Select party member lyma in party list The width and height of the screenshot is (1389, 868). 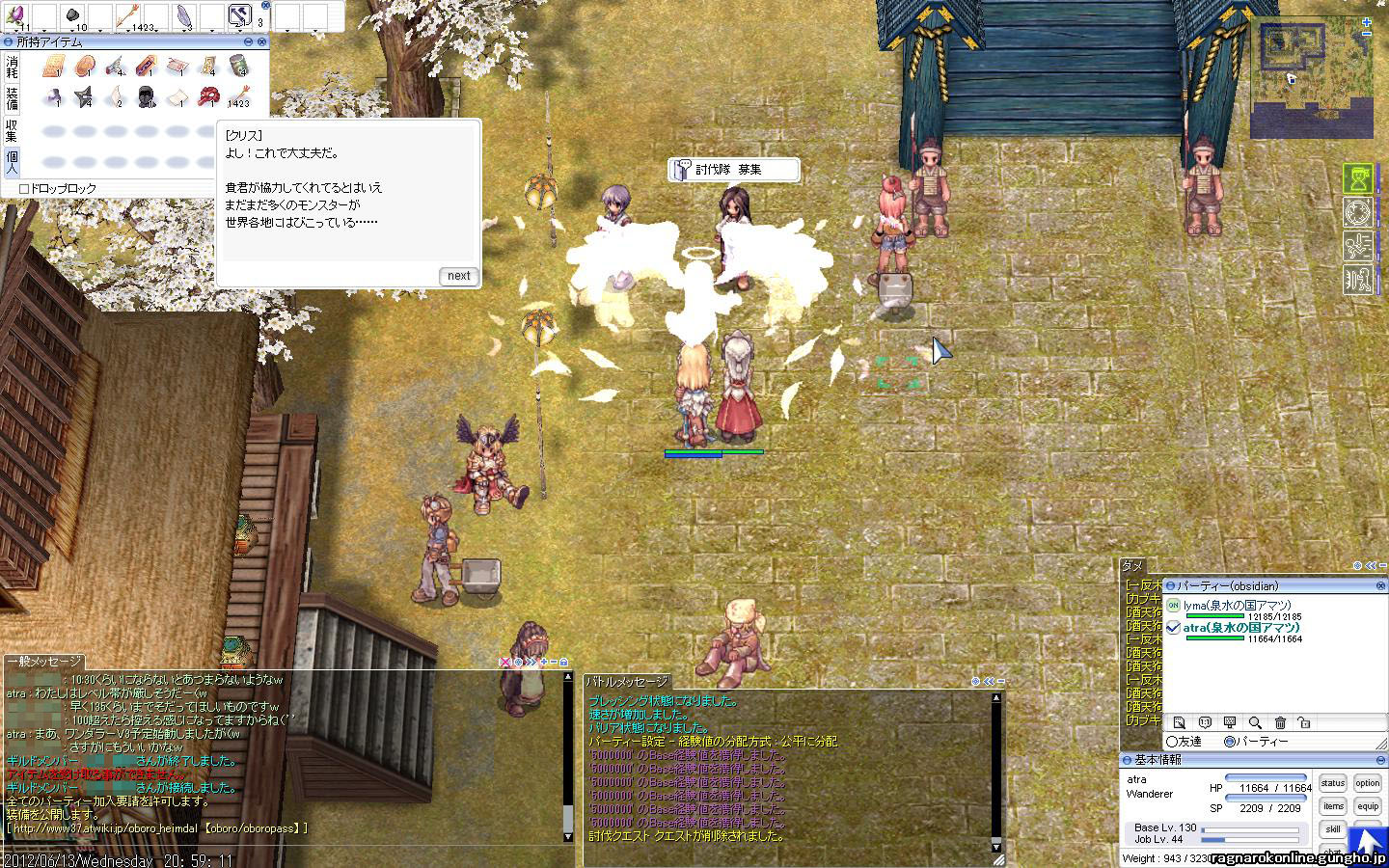click(1237, 606)
